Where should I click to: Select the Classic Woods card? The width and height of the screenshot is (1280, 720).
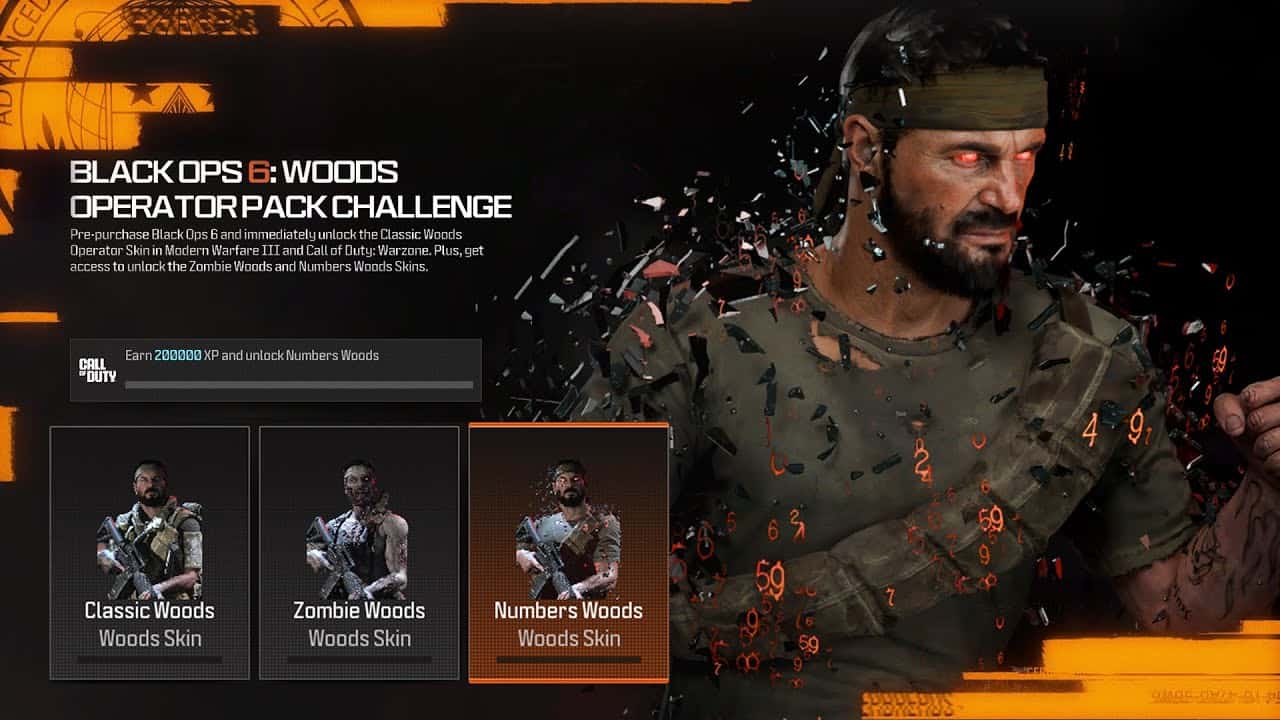149,550
